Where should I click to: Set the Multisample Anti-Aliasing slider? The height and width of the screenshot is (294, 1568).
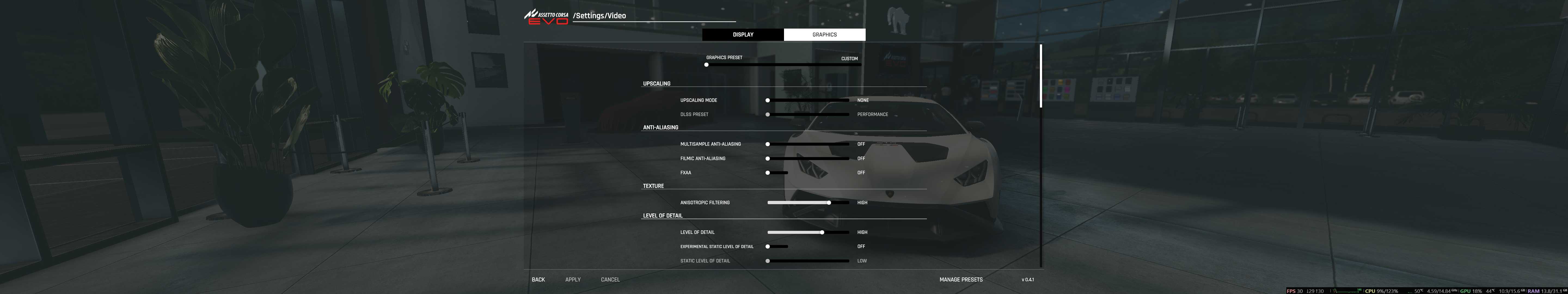point(808,144)
